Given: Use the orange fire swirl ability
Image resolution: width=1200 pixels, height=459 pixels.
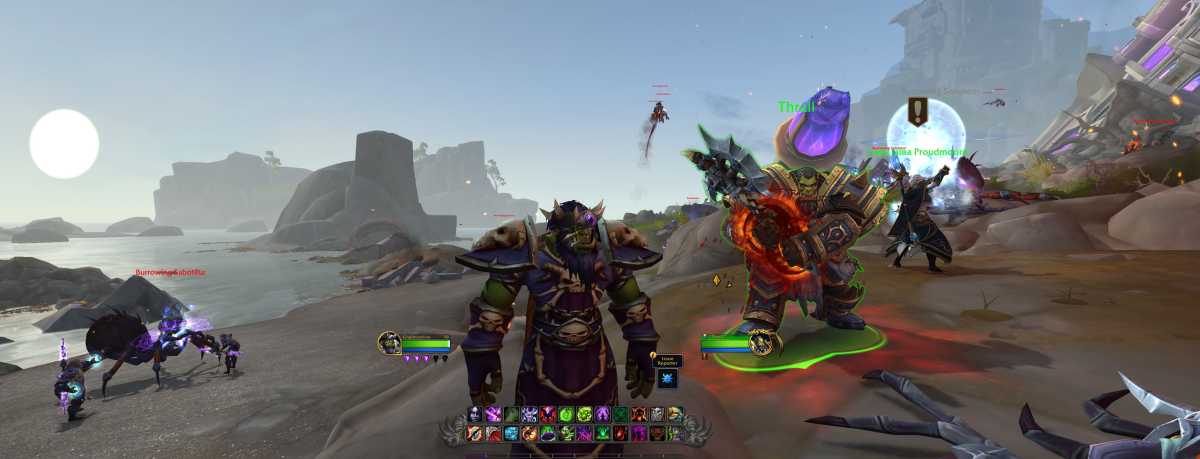Looking at the screenshot, I should [529, 433].
